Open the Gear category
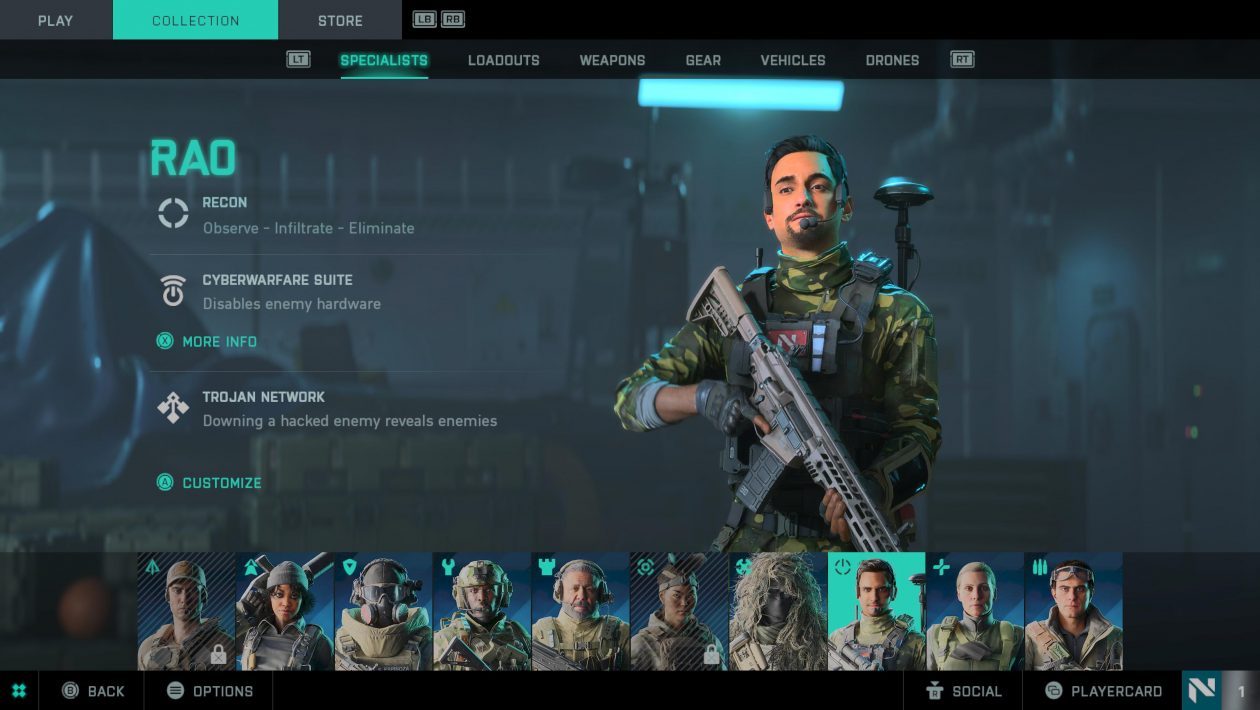 (703, 60)
